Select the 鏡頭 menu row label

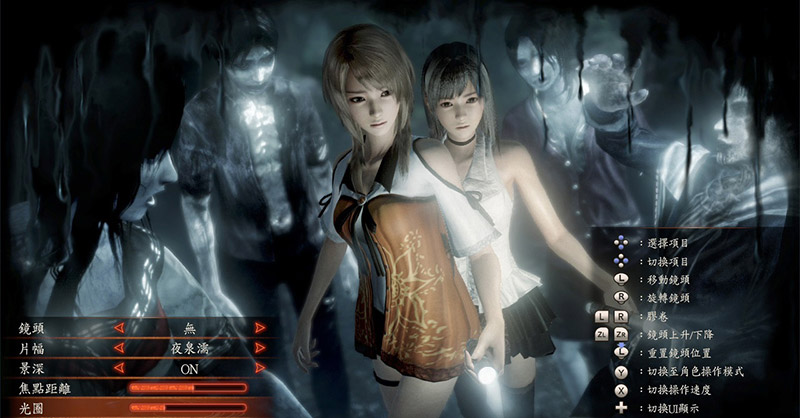(x=33, y=328)
